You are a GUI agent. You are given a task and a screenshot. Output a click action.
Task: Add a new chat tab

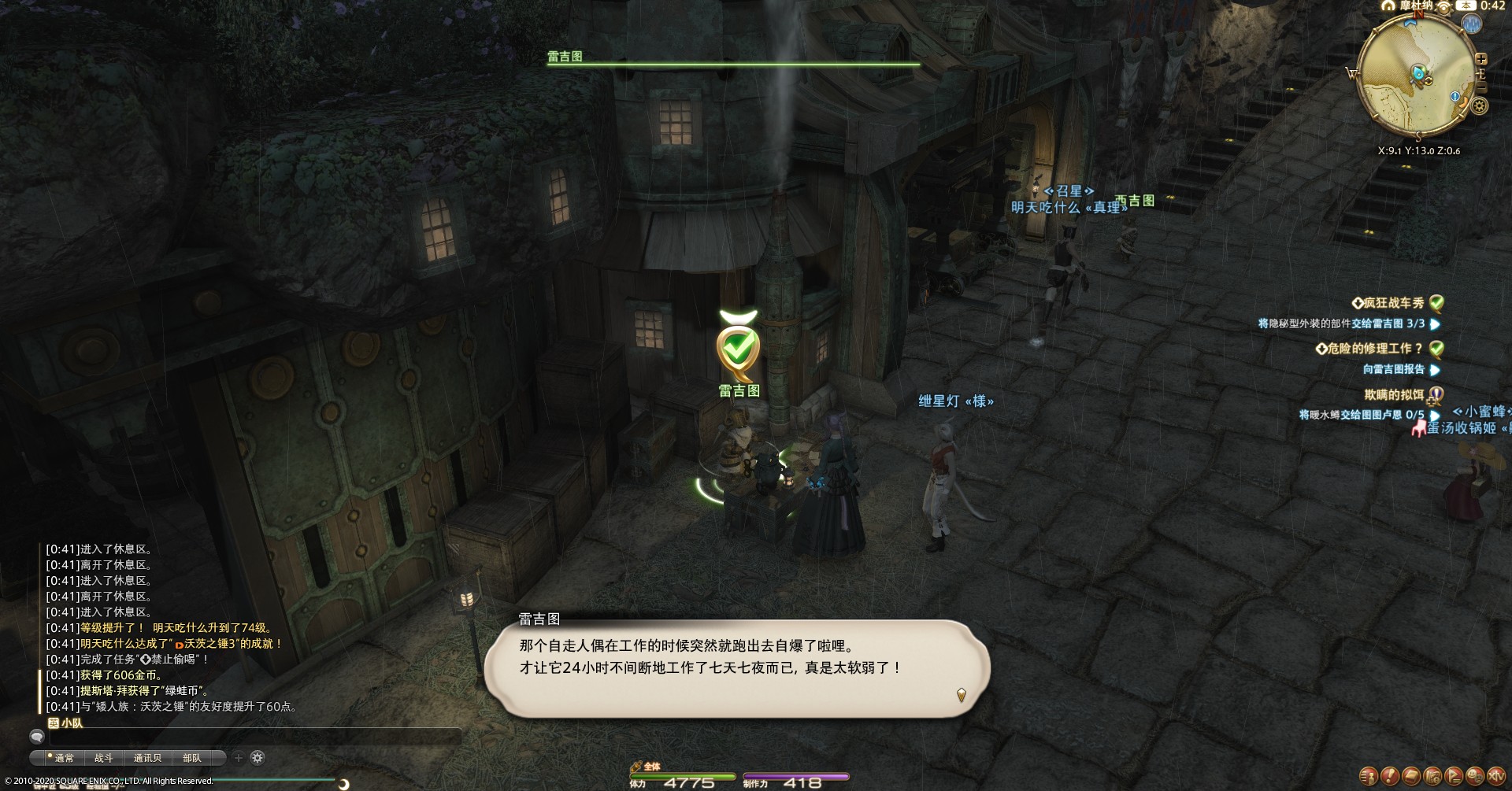coord(239,758)
